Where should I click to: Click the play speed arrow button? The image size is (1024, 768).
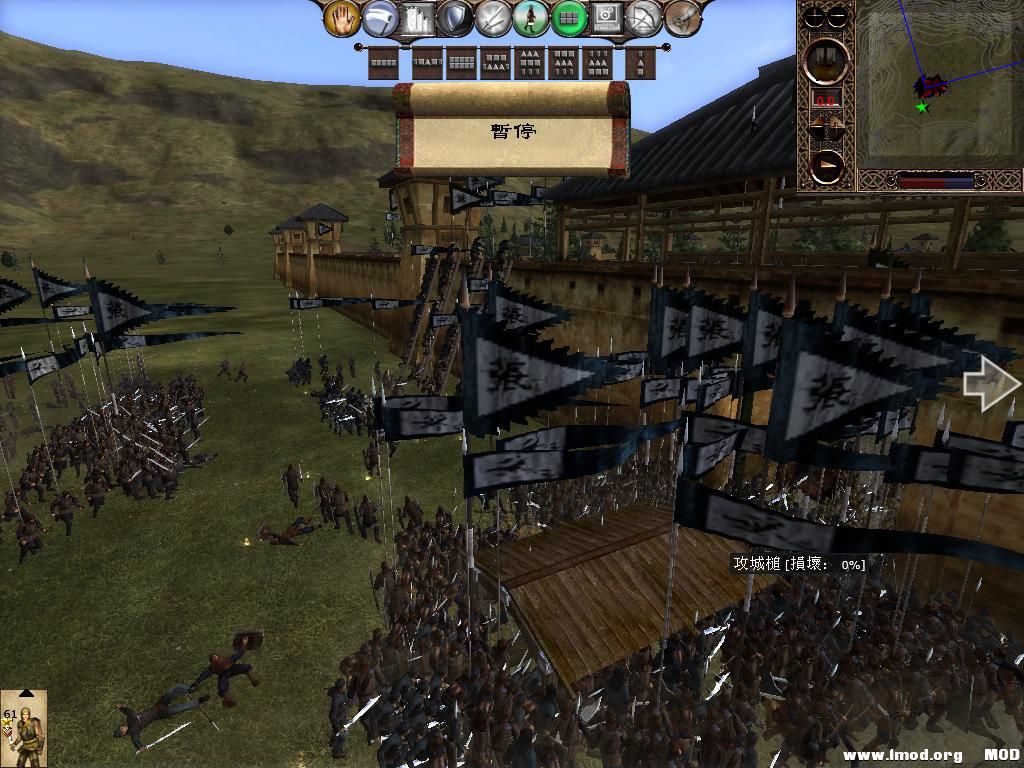click(827, 166)
